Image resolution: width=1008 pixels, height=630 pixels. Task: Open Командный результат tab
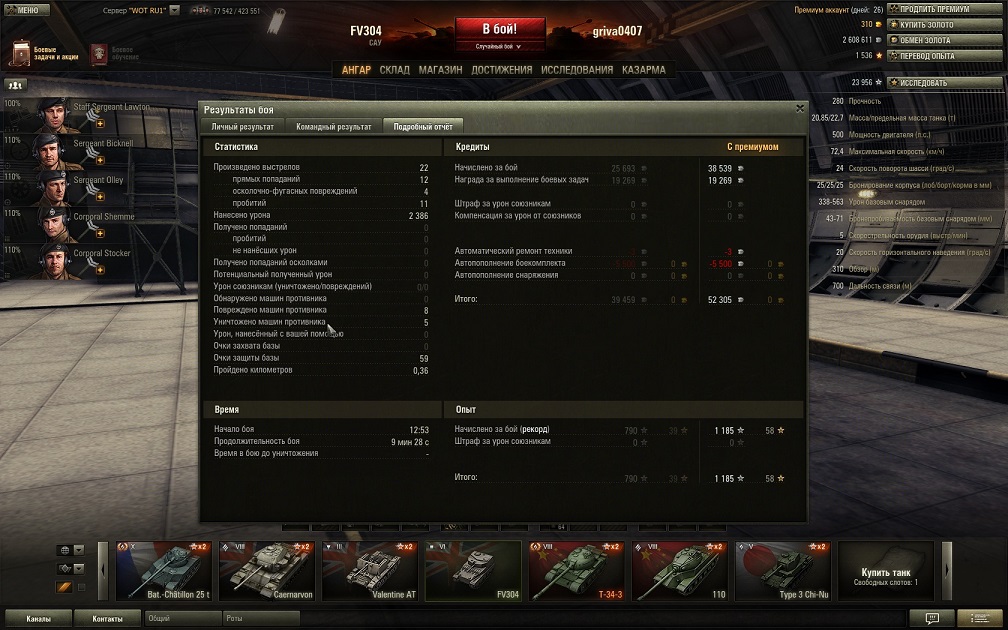[334, 127]
